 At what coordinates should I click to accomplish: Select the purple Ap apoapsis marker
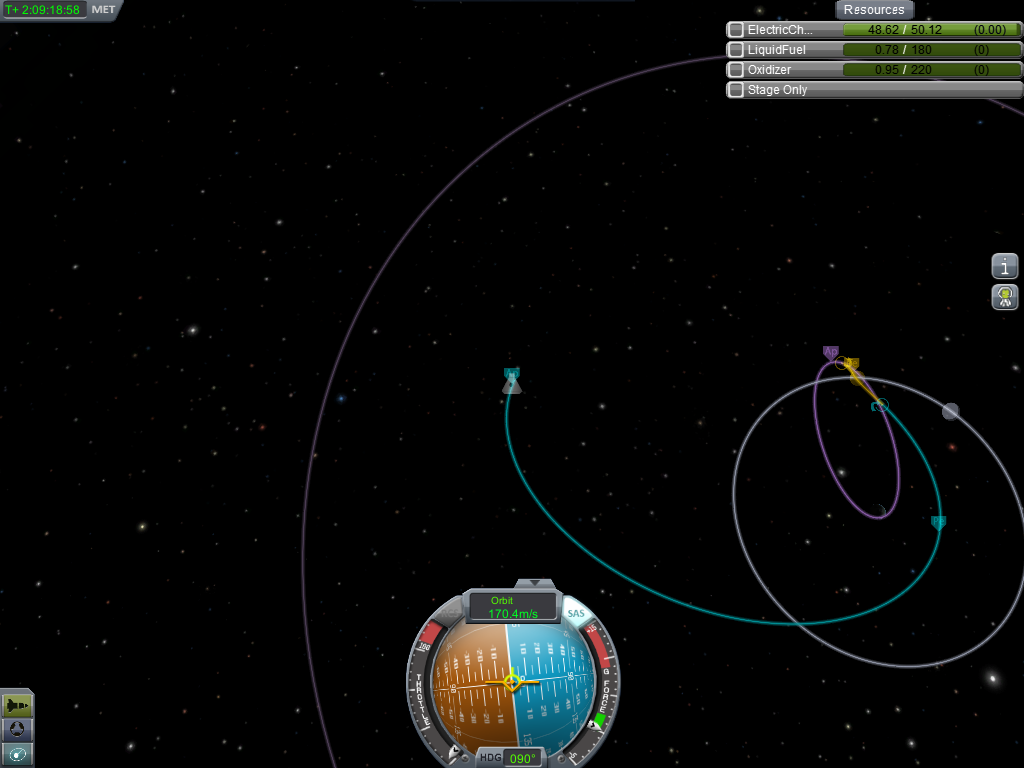coord(830,352)
